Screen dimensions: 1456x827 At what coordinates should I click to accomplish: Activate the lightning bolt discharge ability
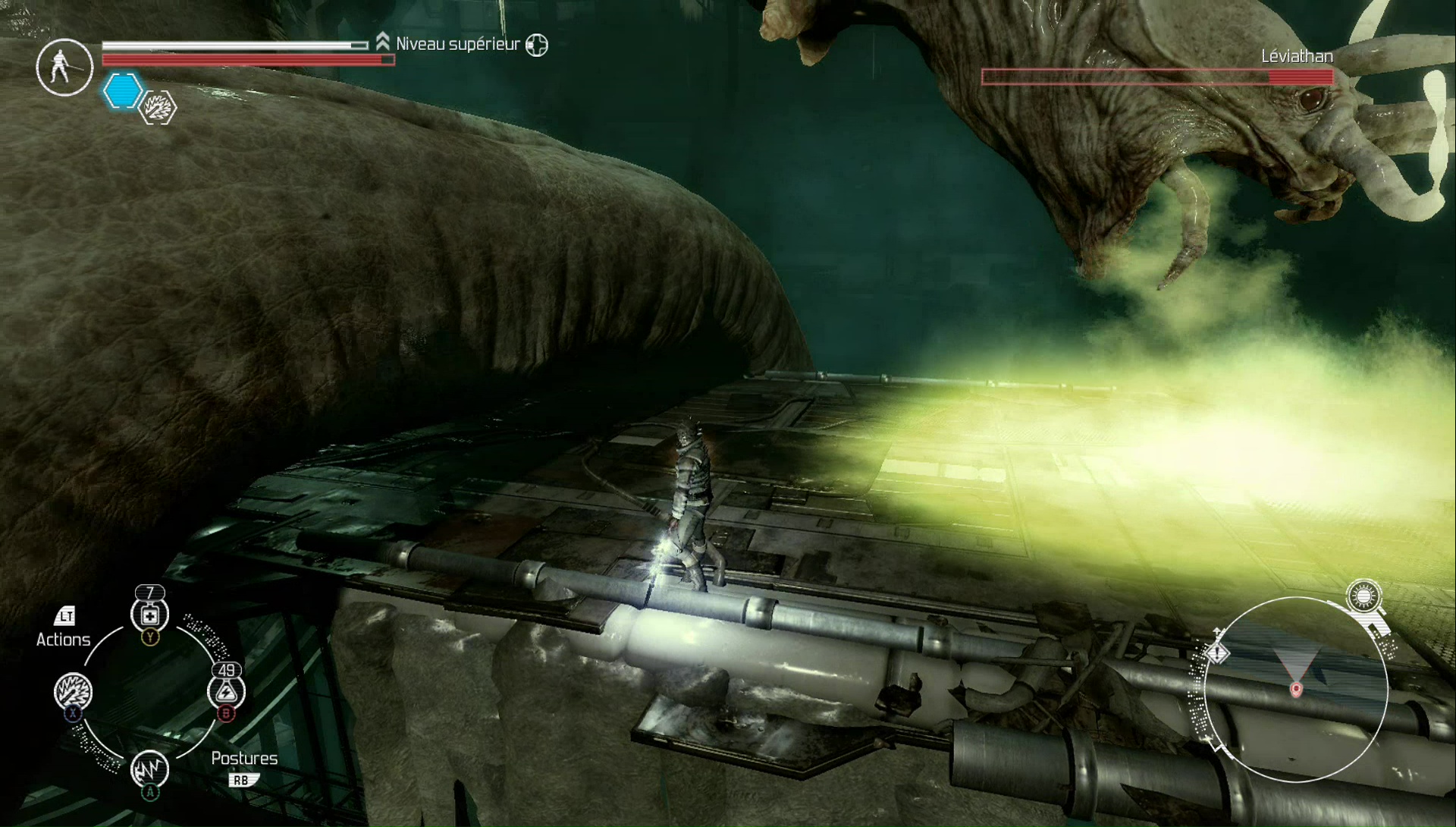pyautogui.click(x=149, y=769)
